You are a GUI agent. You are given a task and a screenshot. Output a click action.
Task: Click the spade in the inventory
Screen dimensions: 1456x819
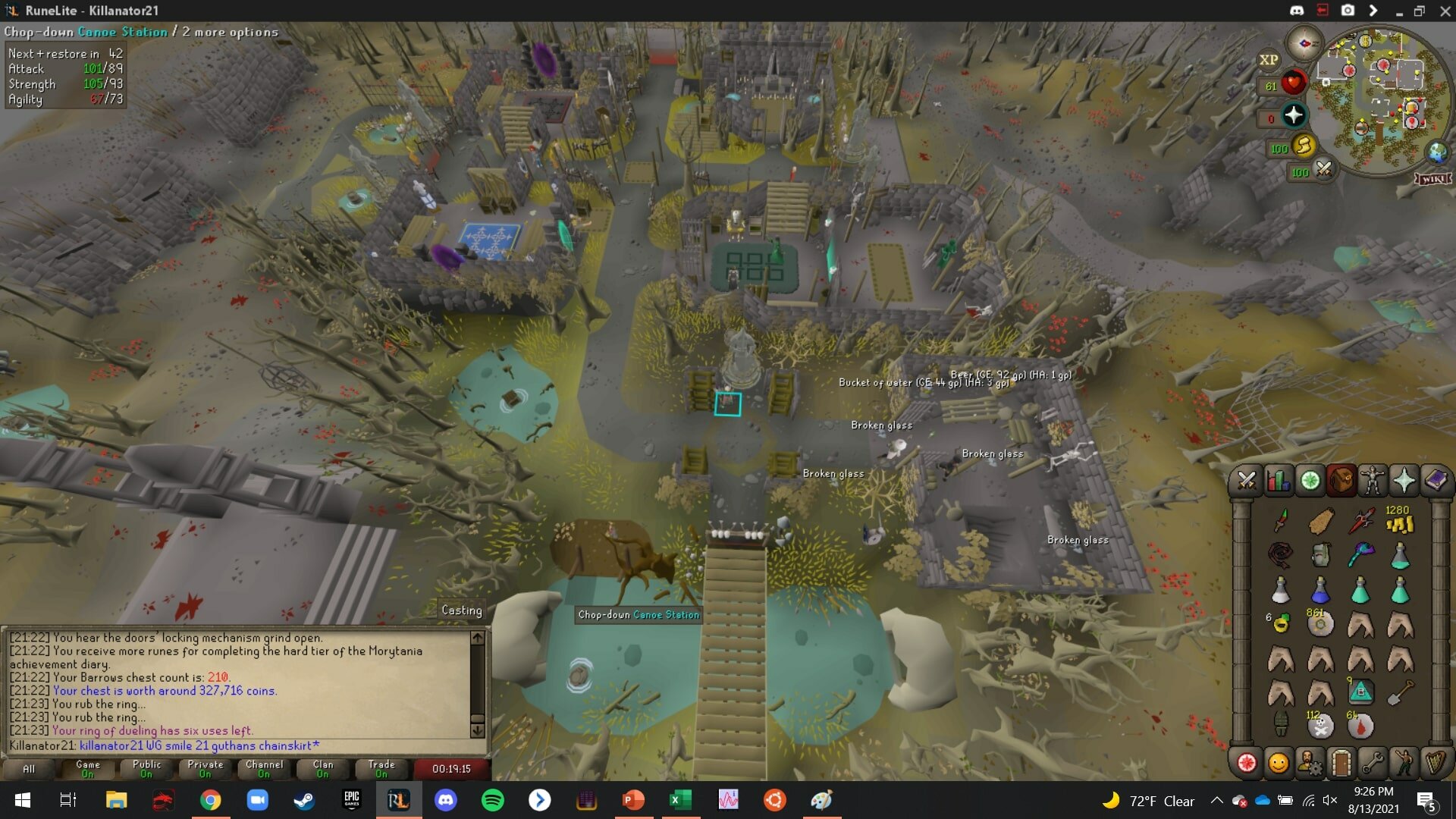pyautogui.click(x=1400, y=692)
